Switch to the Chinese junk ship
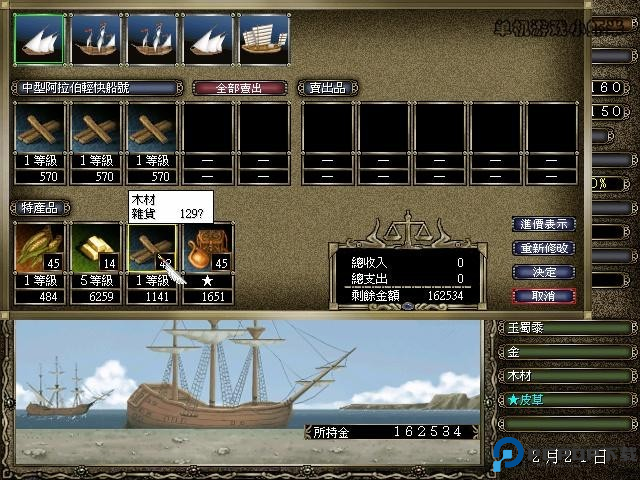The height and width of the screenshot is (480, 640). [264, 38]
